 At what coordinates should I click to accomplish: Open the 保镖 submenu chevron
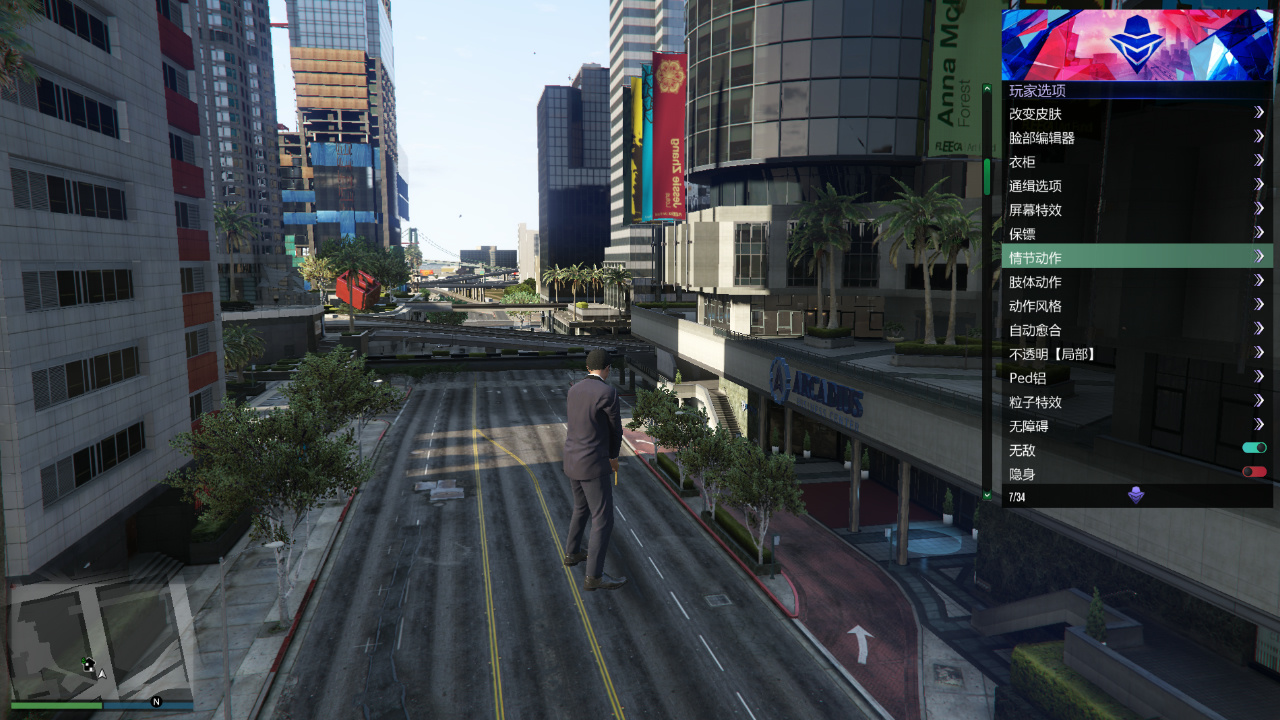pos(1259,233)
